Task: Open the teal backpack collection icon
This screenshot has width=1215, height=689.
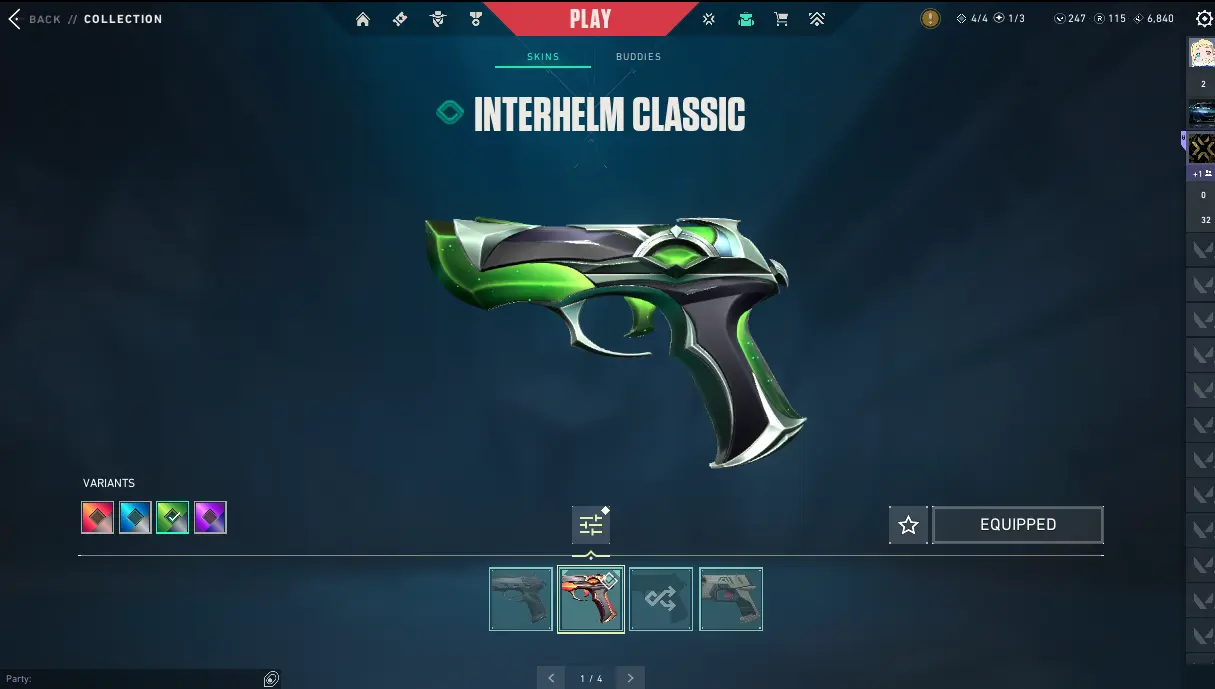Action: tap(745, 19)
